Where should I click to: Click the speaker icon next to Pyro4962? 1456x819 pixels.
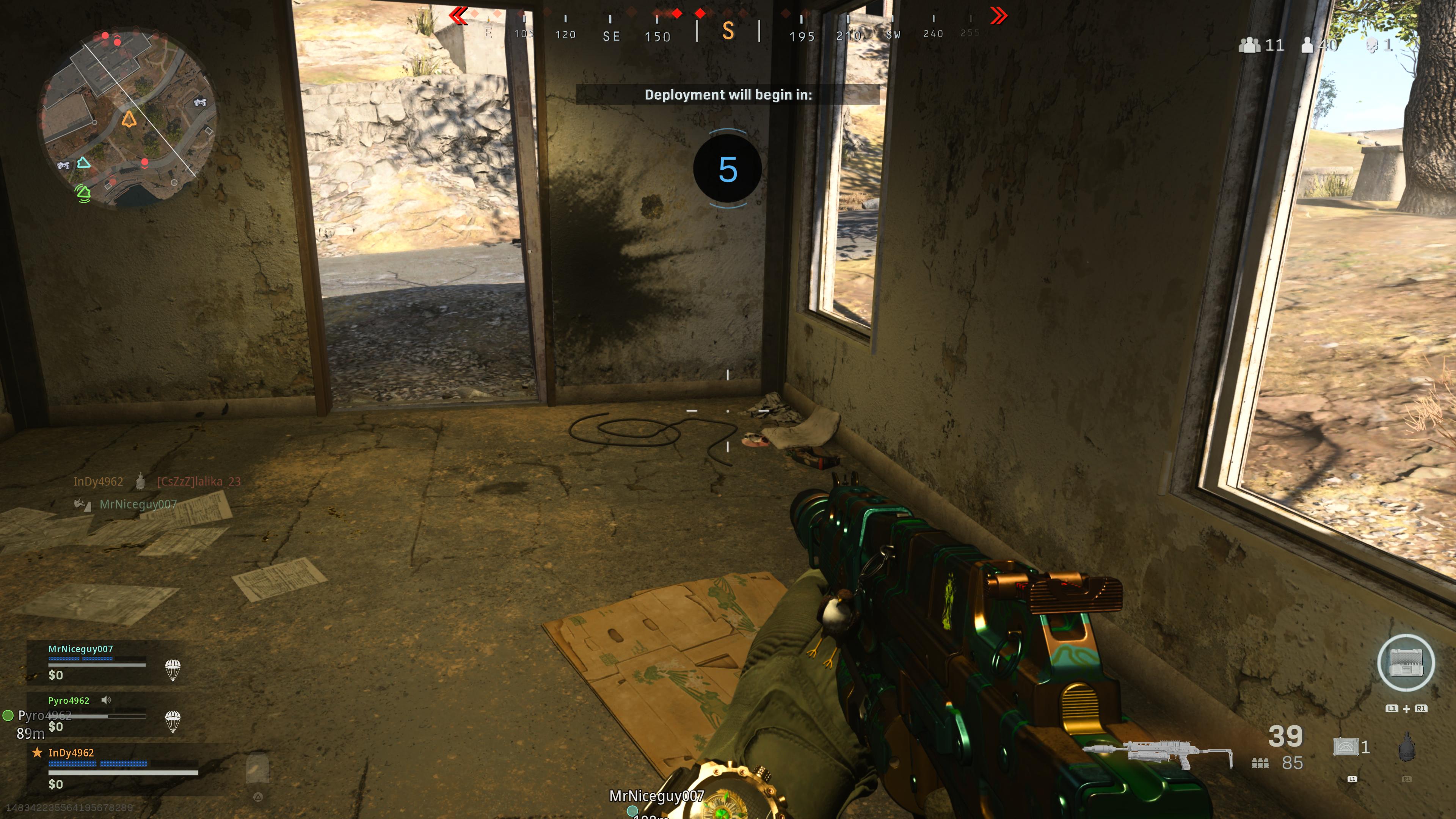pos(106,700)
